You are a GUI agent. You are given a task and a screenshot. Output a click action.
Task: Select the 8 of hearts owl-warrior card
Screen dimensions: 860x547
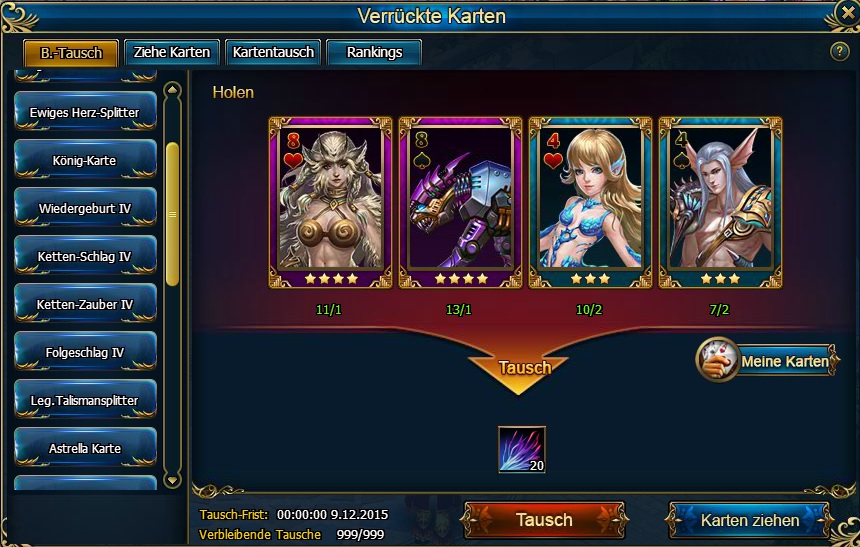click(331, 202)
